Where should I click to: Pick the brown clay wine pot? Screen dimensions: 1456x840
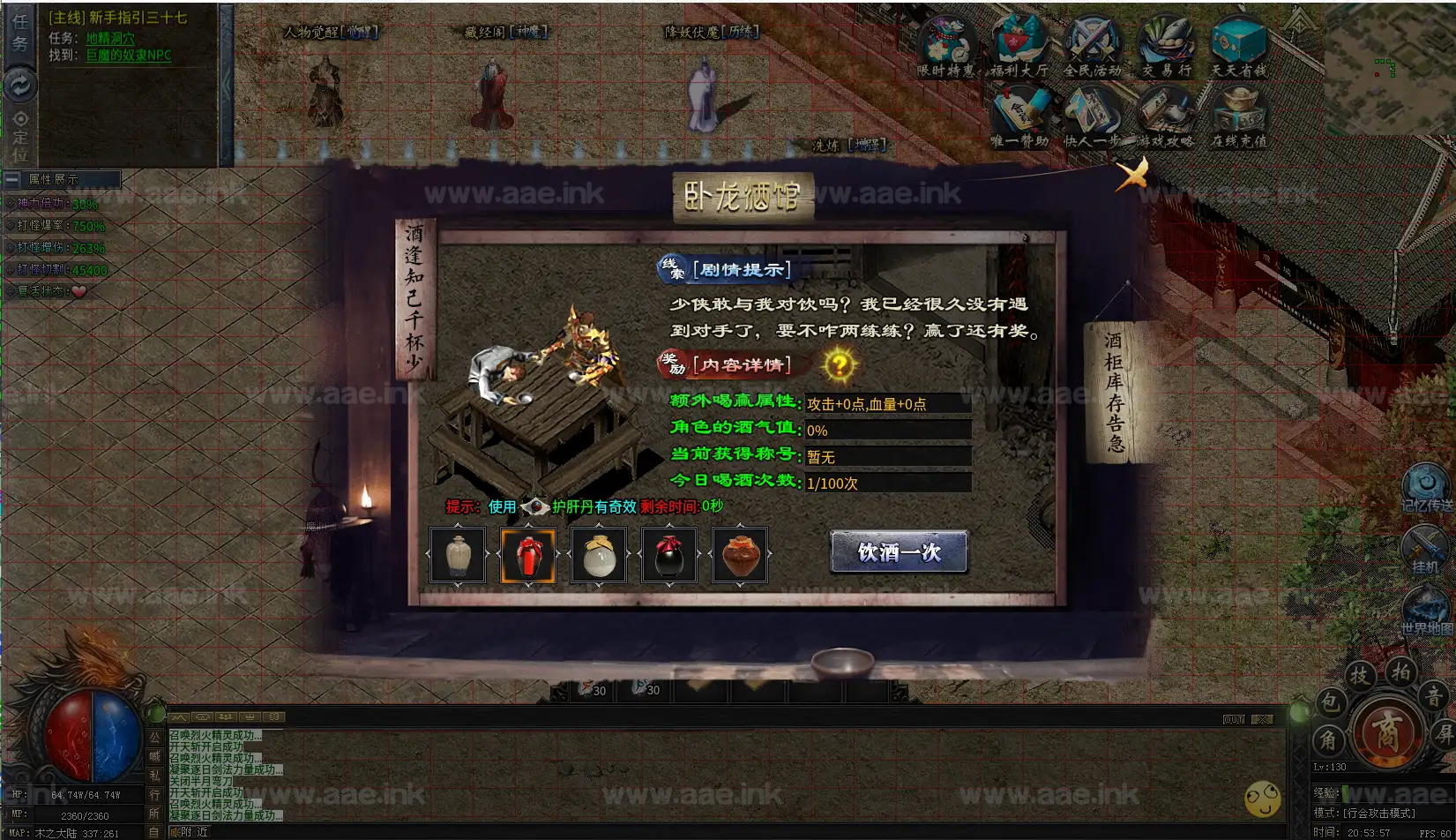coord(740,556)
